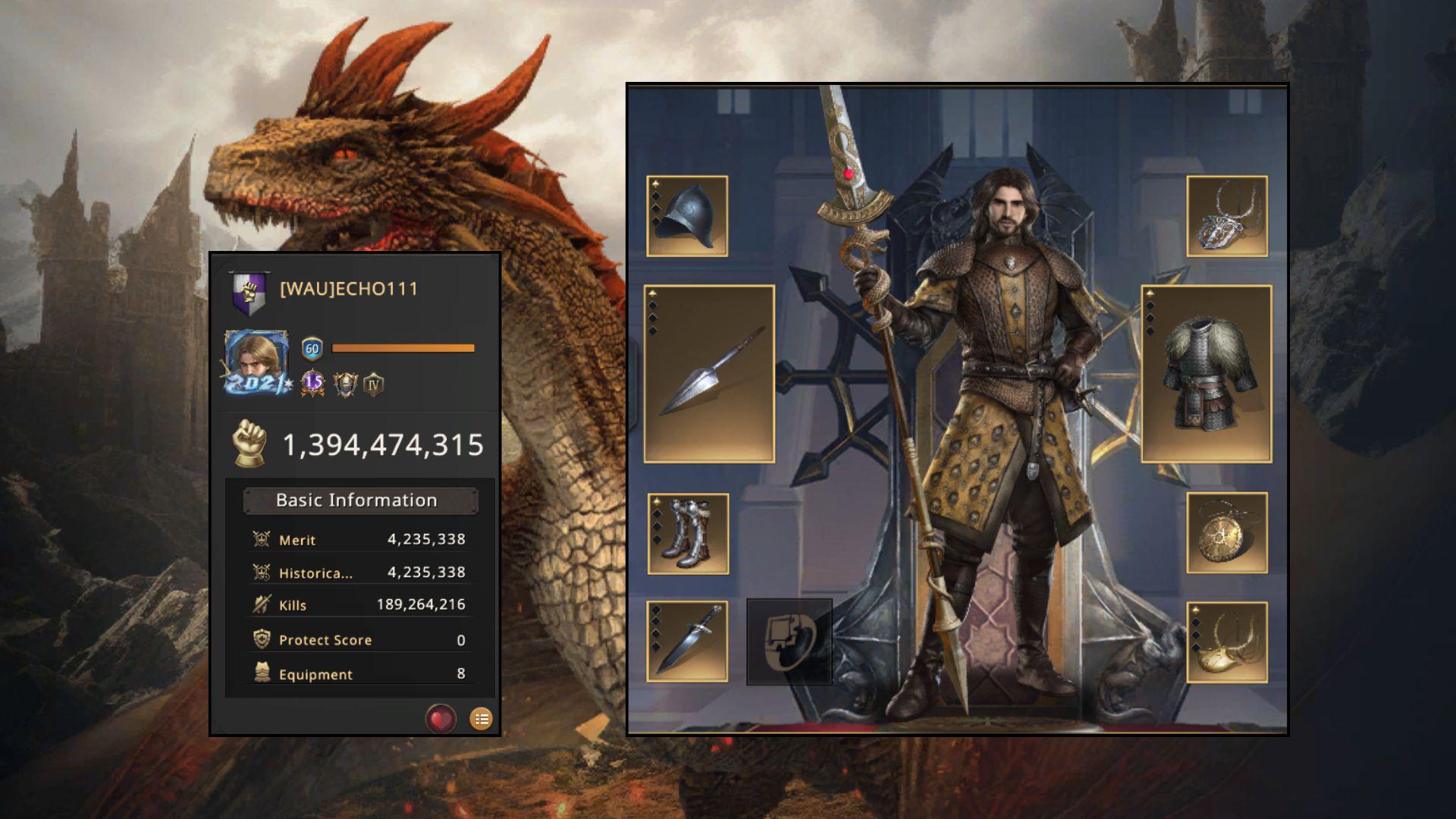Select the round golden medallion slot
Screen dimensions: 1456x819
pyautogui.click(x=1226, y=533)
